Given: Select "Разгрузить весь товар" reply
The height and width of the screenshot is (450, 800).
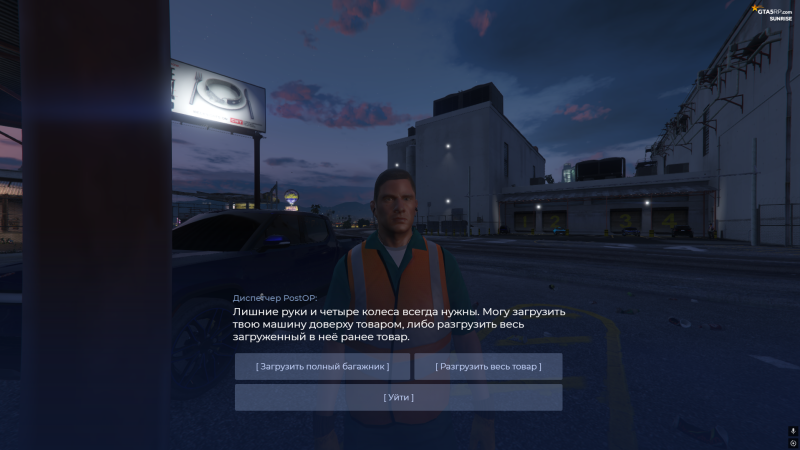Looking at the screenshot, I should (x=488, y=367).
